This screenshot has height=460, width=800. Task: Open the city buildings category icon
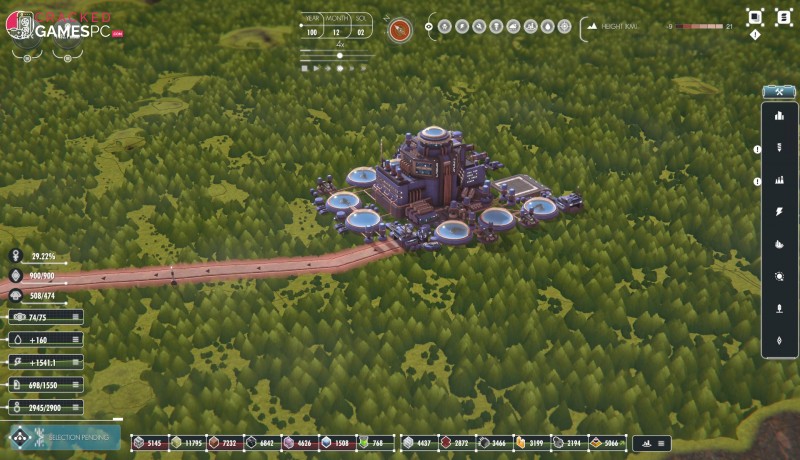click(x=779, y=116)
